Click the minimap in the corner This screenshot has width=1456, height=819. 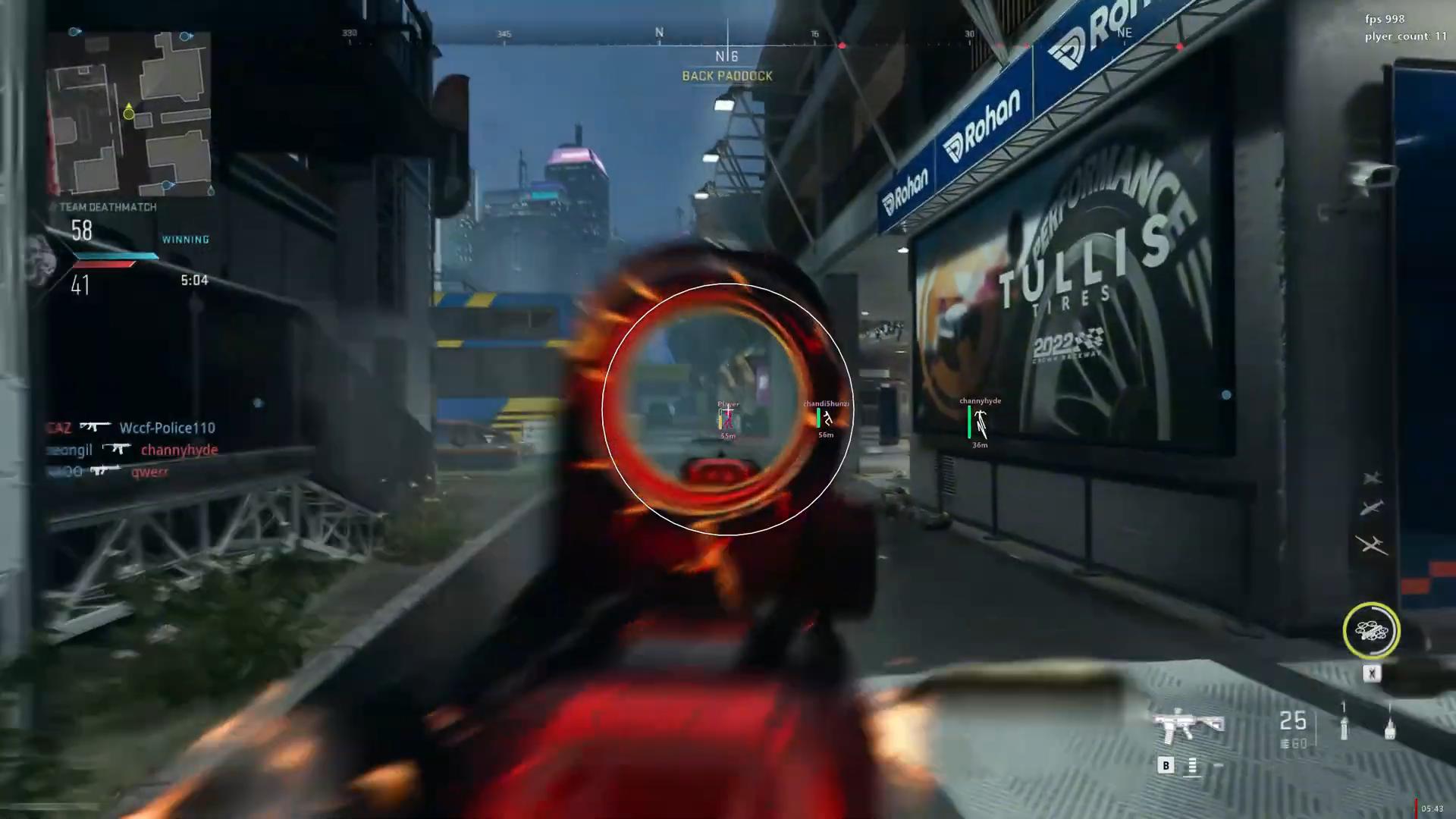coord(129,114)
